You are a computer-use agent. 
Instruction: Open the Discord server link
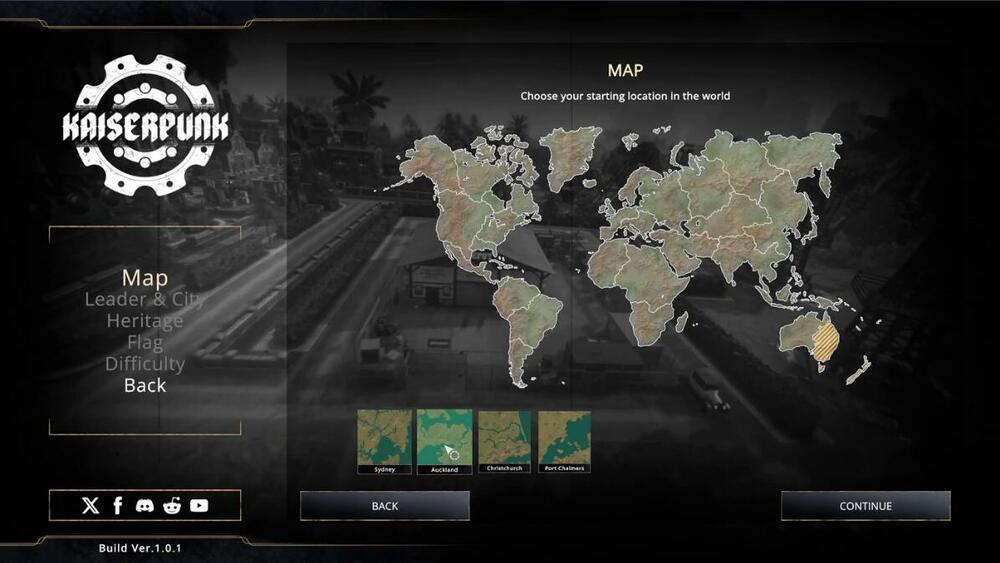[145, 506]
